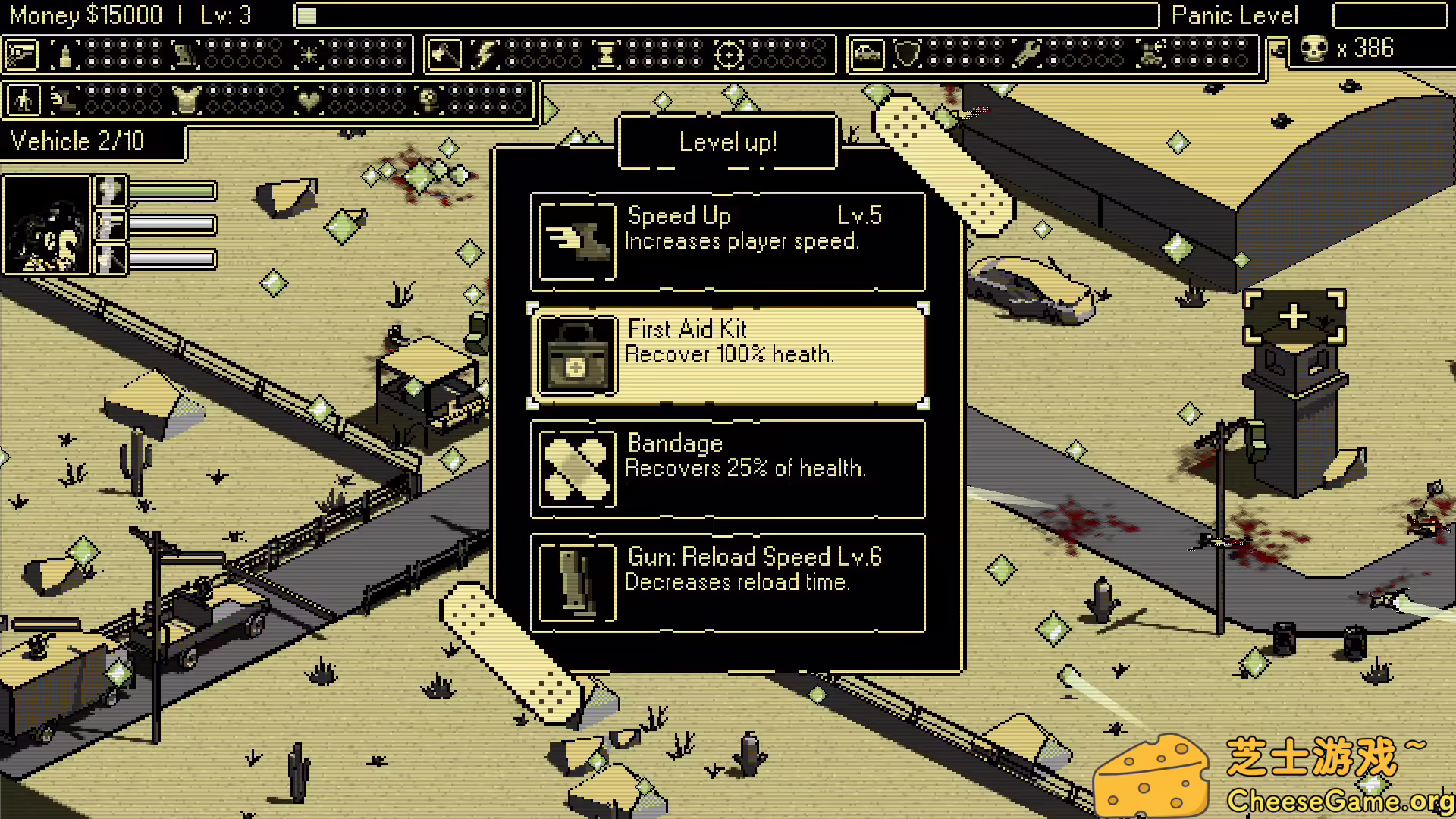Image resolution: width=1456 pixels, height=819 pixels.
Task: Pick the Bandage health recovery option
Action: click(728, 469)
